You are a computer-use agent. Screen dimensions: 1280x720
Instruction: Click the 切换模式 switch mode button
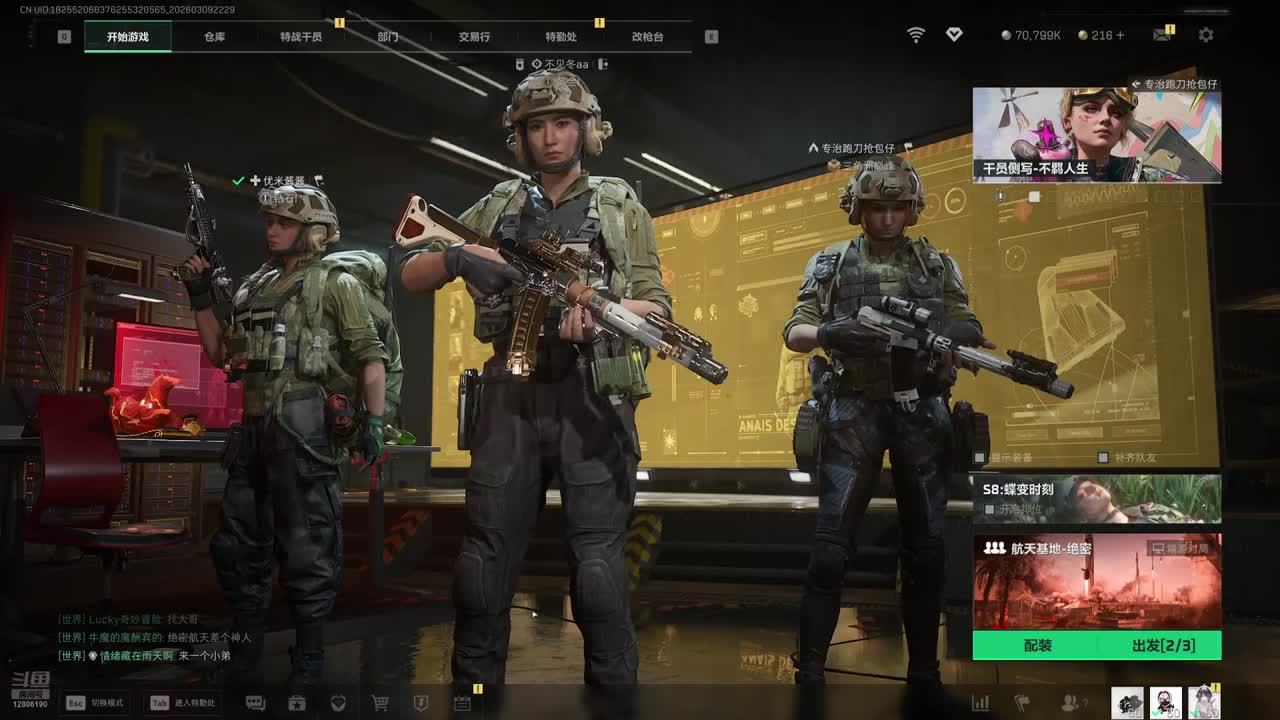pyautogui.click(x=94, y=703)
